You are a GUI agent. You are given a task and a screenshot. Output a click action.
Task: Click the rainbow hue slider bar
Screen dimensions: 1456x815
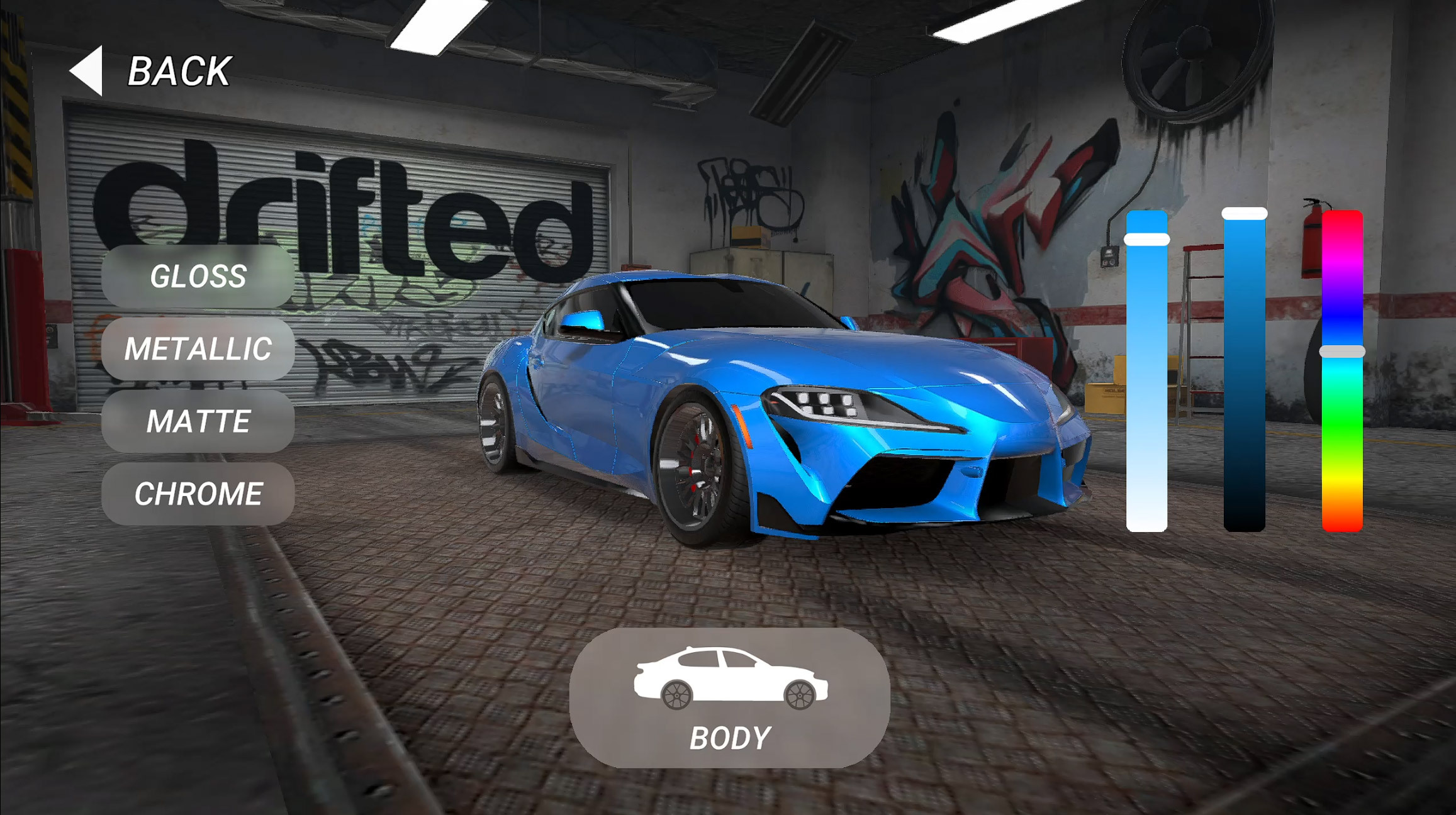pos(1341,371)
